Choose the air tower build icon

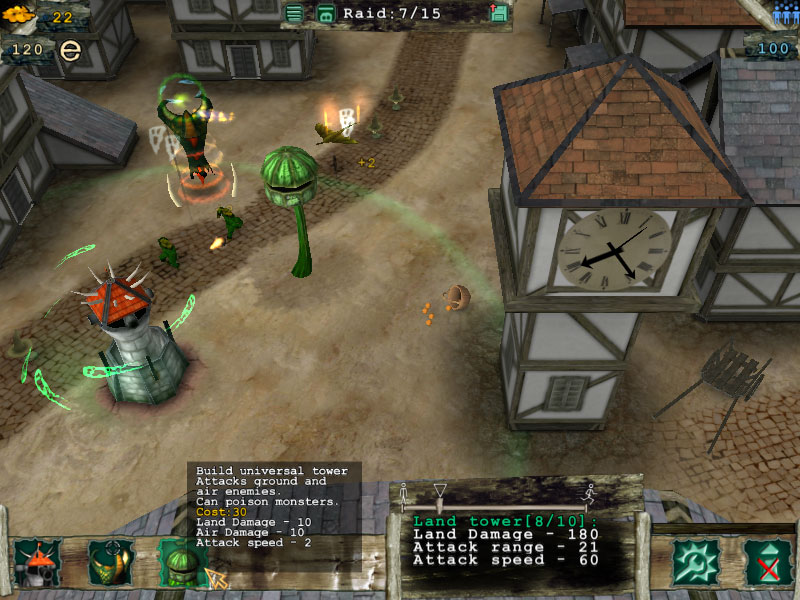click(110, 562)
